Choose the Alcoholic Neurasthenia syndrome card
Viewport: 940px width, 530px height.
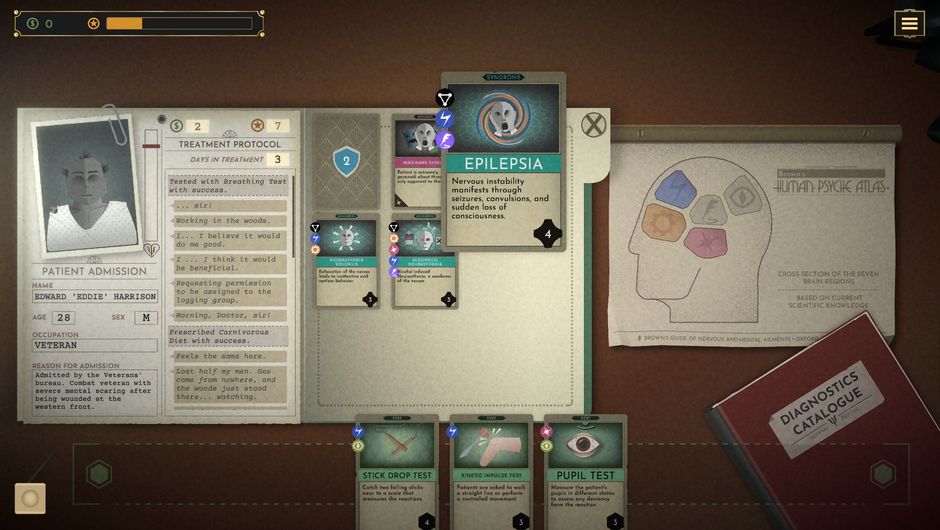point(424,262)
